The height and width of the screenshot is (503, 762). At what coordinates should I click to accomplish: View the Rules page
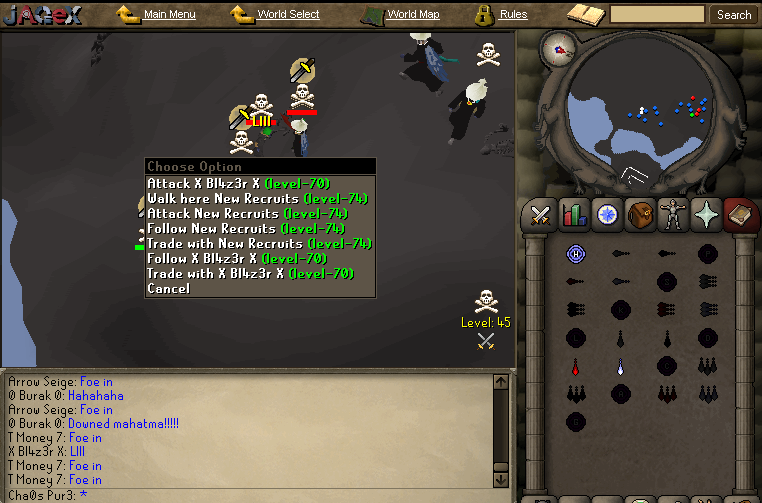513,15
